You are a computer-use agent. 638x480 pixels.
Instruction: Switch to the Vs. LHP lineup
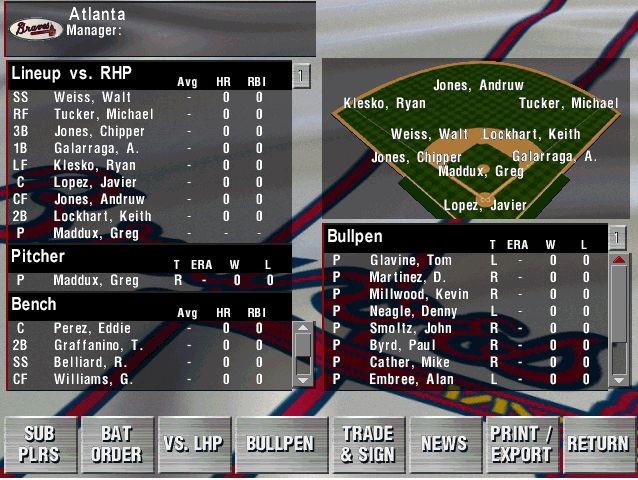(194, 444)
